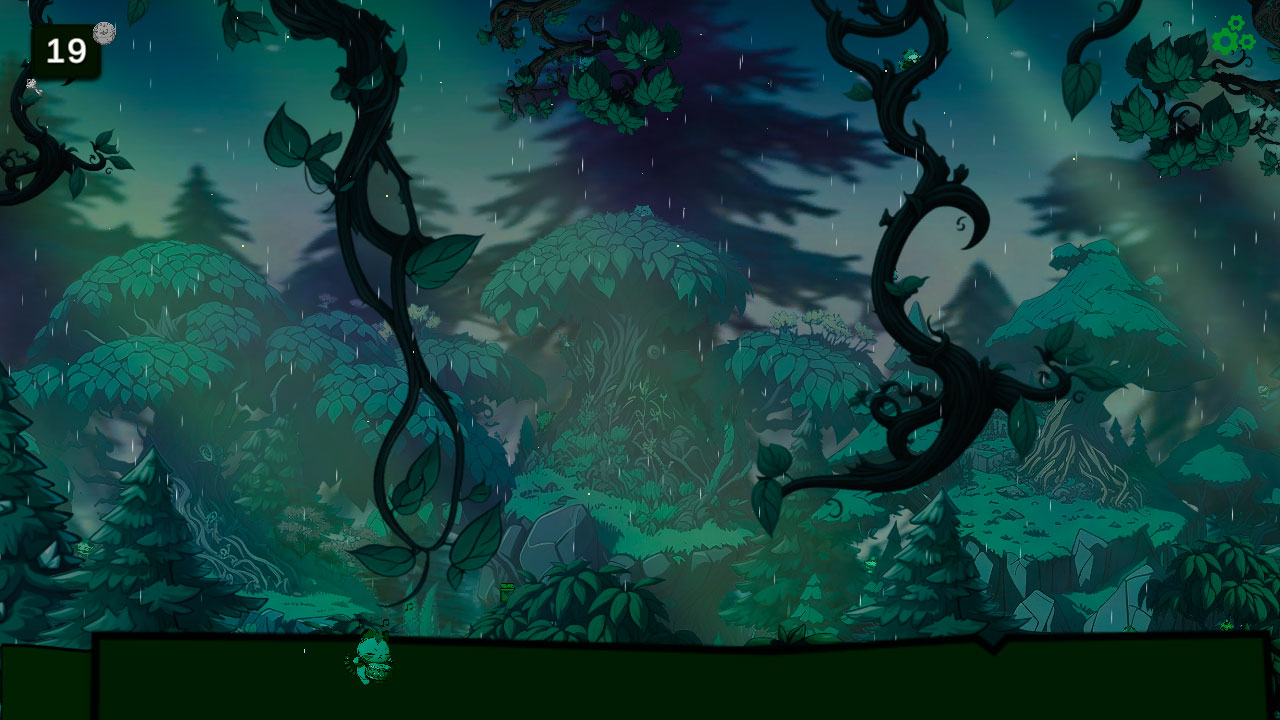Select the small creature perched on the upper-right vine
The image size is (1280, 720).
click(x=910, y=56)
